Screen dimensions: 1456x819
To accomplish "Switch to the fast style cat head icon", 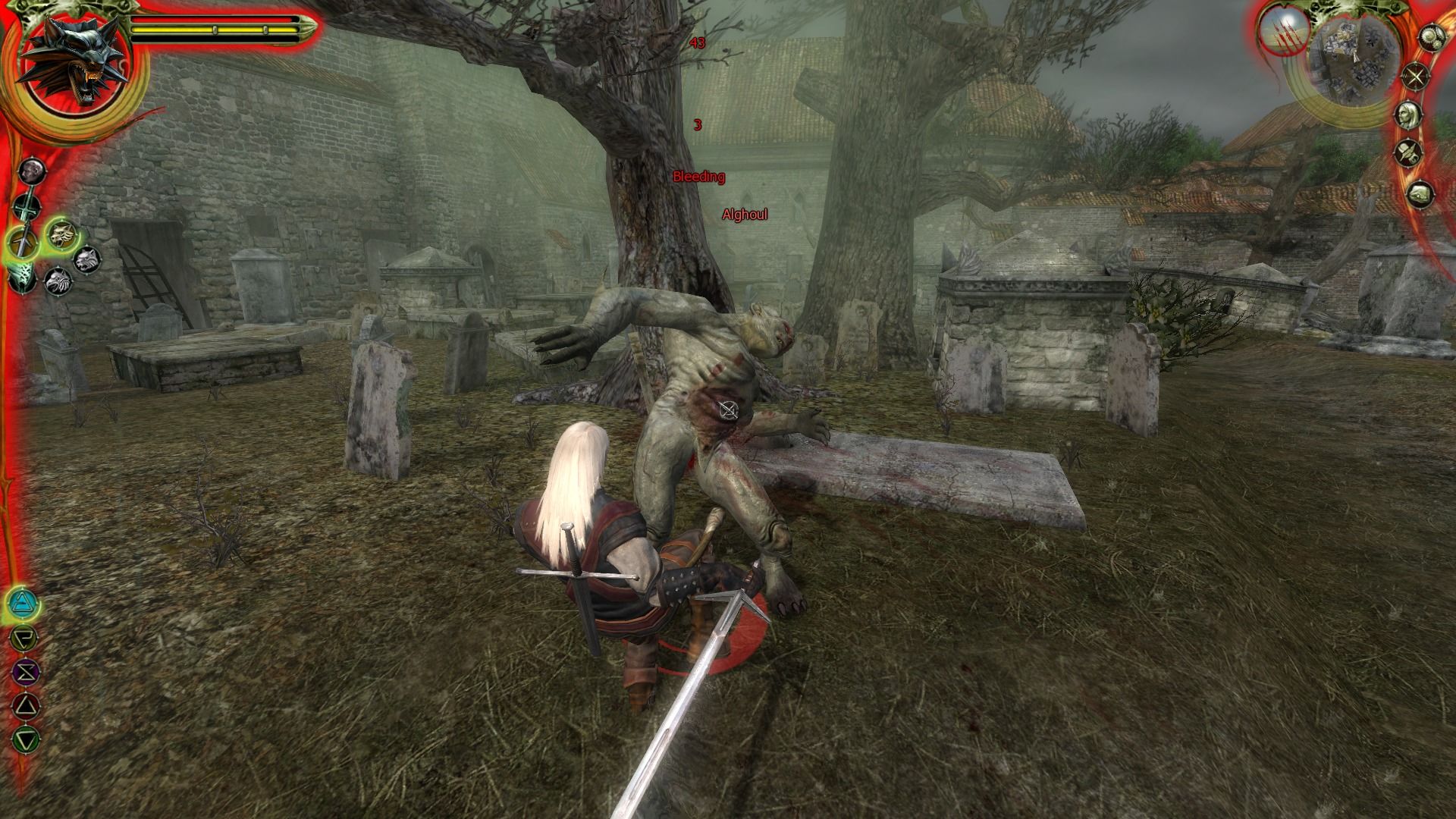I will (x=86, y=259).
